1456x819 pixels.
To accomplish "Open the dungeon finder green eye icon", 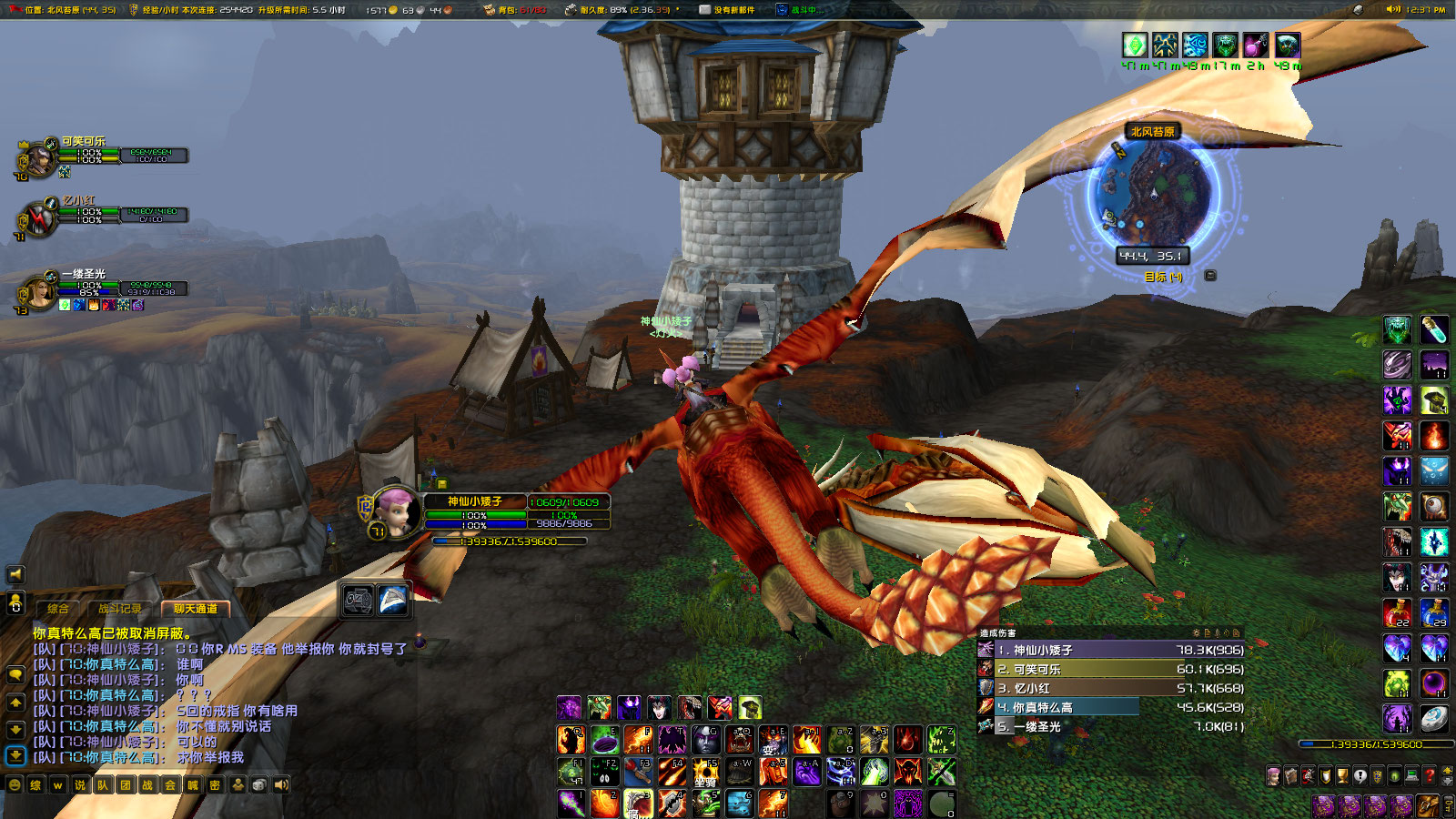I will (1394, 775).
